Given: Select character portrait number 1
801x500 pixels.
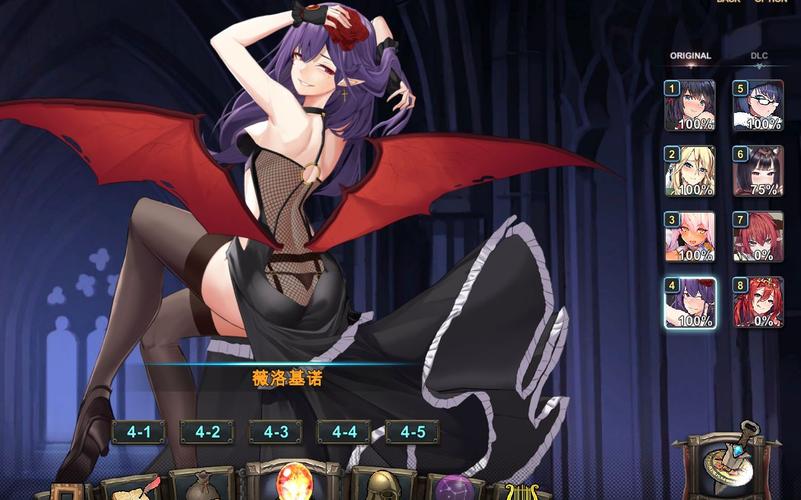Looking at the screenshot, I should click(x=690, y=106).
